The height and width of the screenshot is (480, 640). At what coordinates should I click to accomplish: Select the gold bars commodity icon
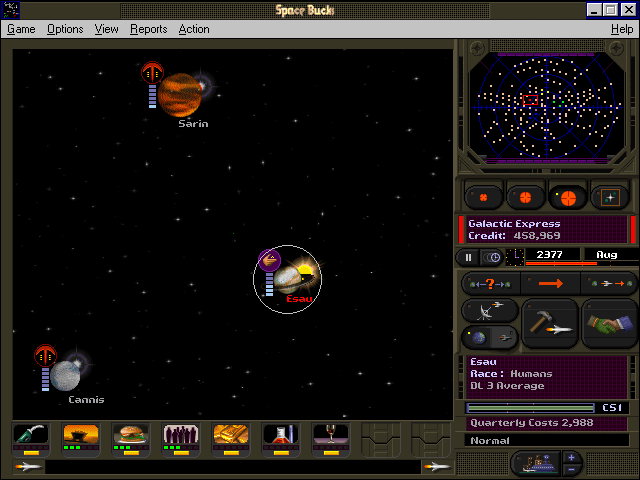click(231, 436)
